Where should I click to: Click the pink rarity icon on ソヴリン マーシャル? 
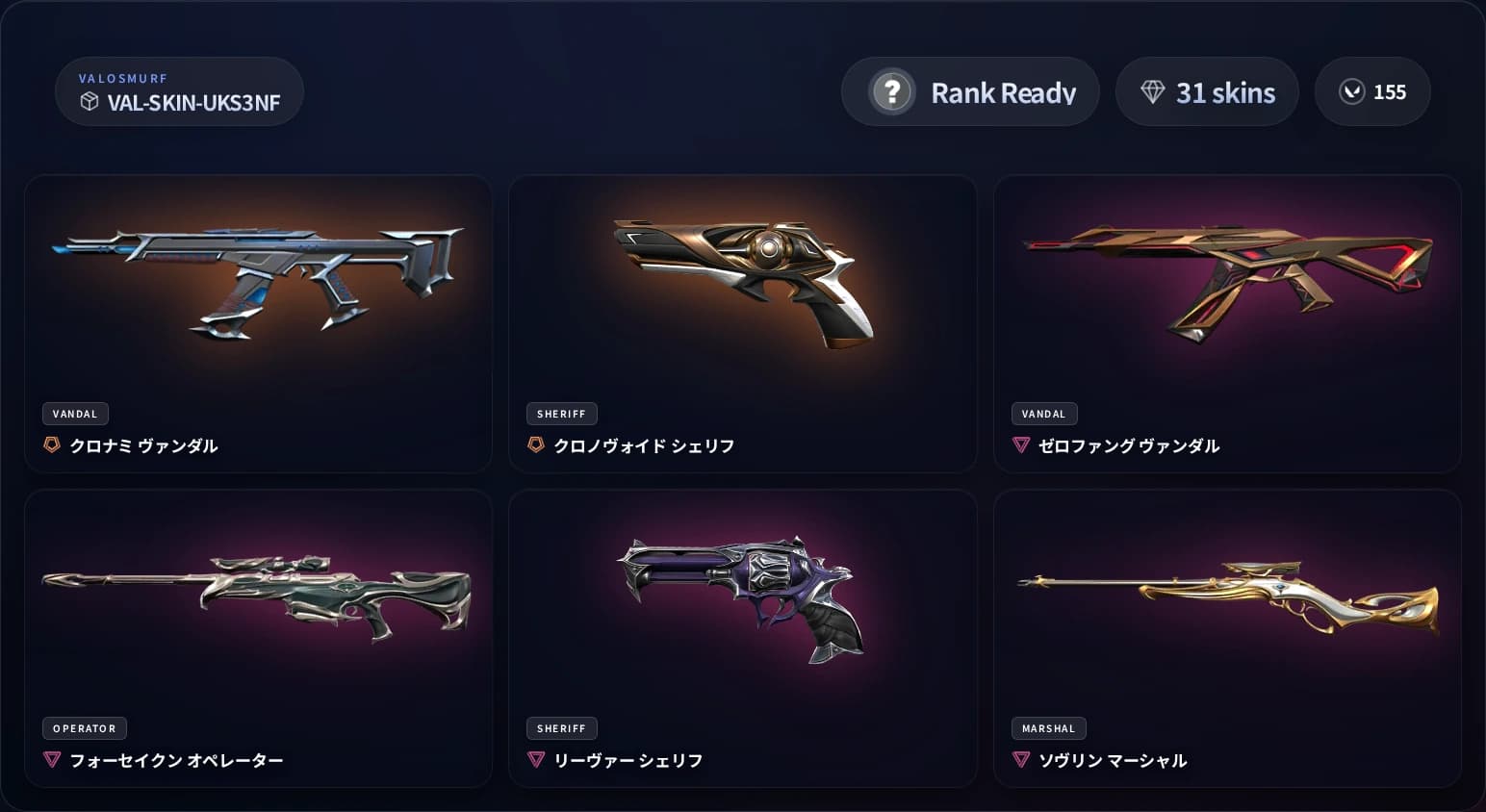pos(1020,760)
